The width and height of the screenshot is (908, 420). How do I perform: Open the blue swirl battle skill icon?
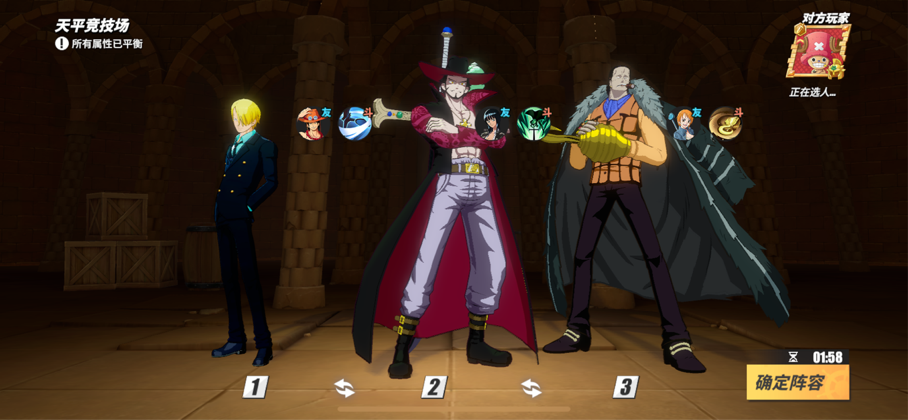(354, 124)
